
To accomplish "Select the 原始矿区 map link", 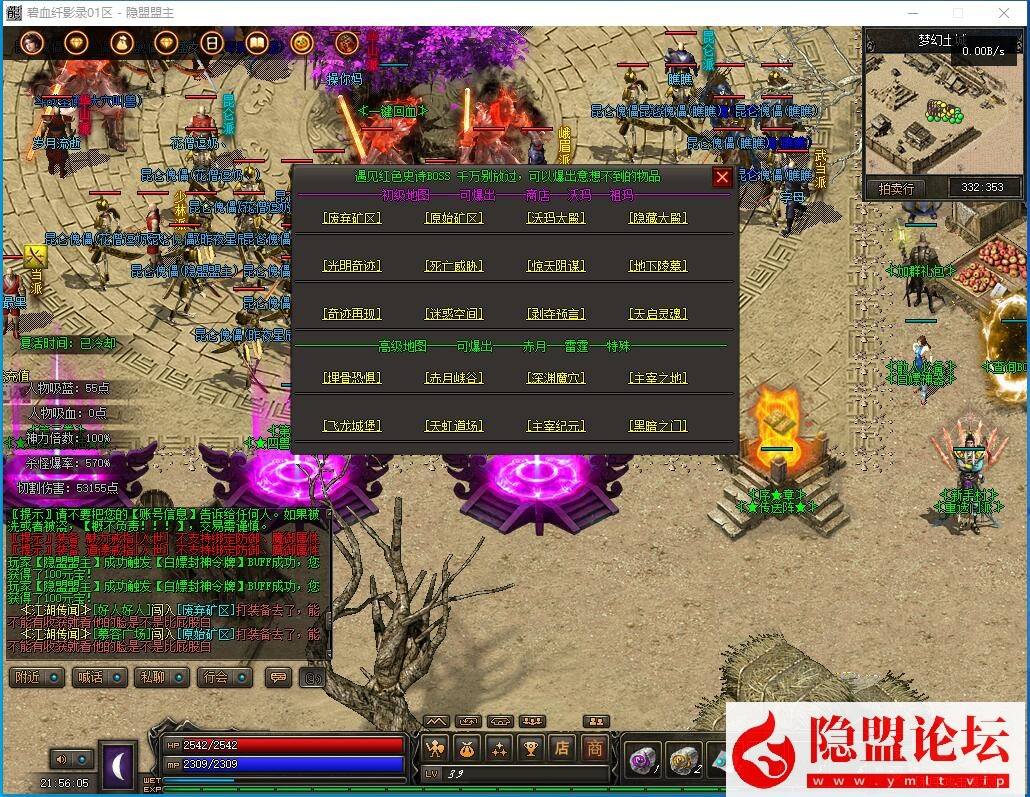I will (x=454, y=218).
